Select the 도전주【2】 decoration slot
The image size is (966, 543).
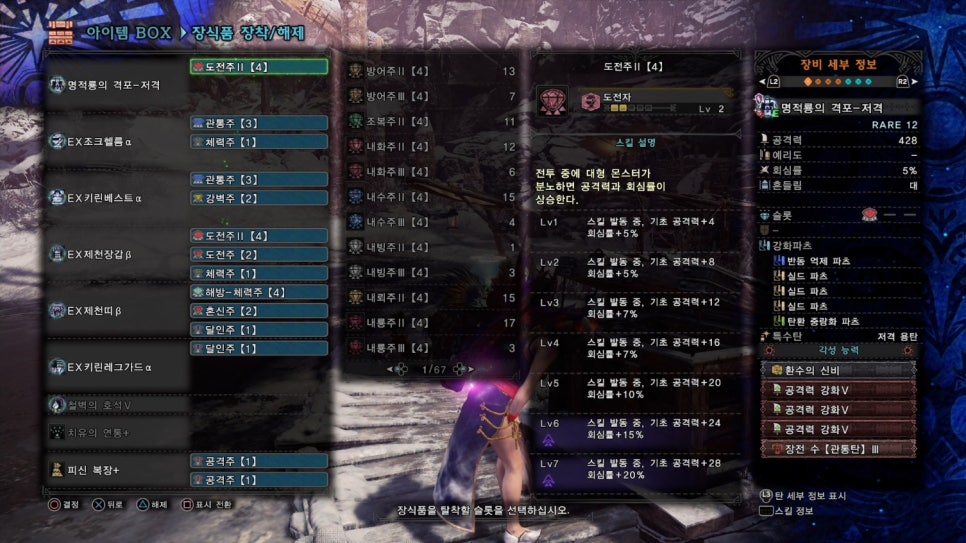pyautogui.click(x=258, y=254)
